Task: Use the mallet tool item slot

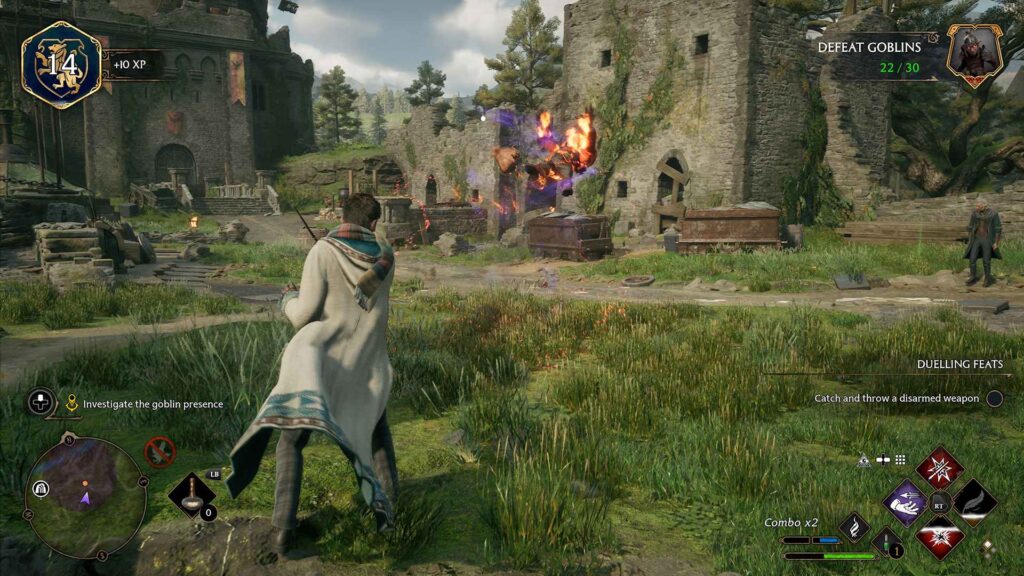Action: pyautogui.click(x=191, y=496)
